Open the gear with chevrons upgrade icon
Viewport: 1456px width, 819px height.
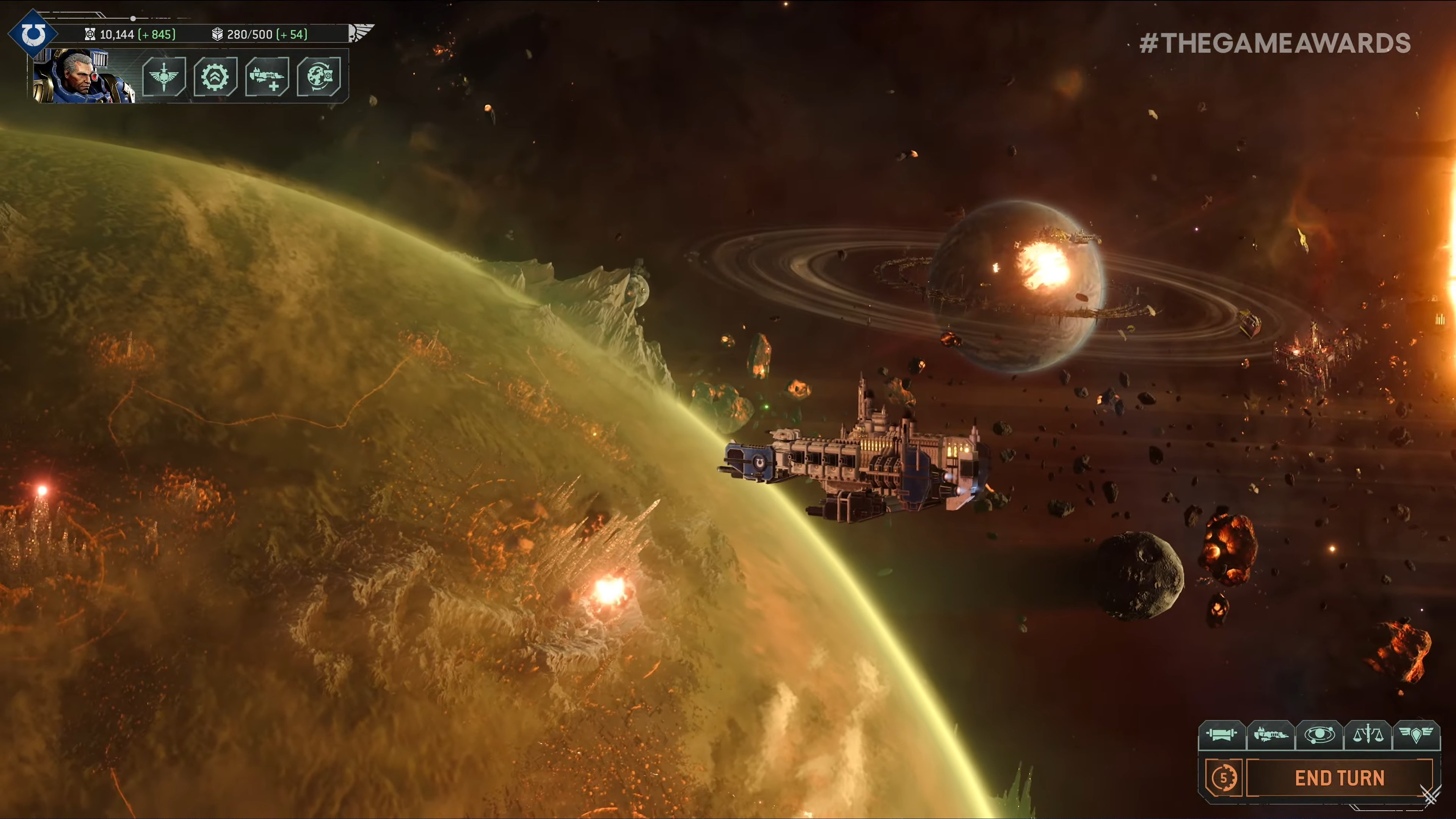(215, 76)
